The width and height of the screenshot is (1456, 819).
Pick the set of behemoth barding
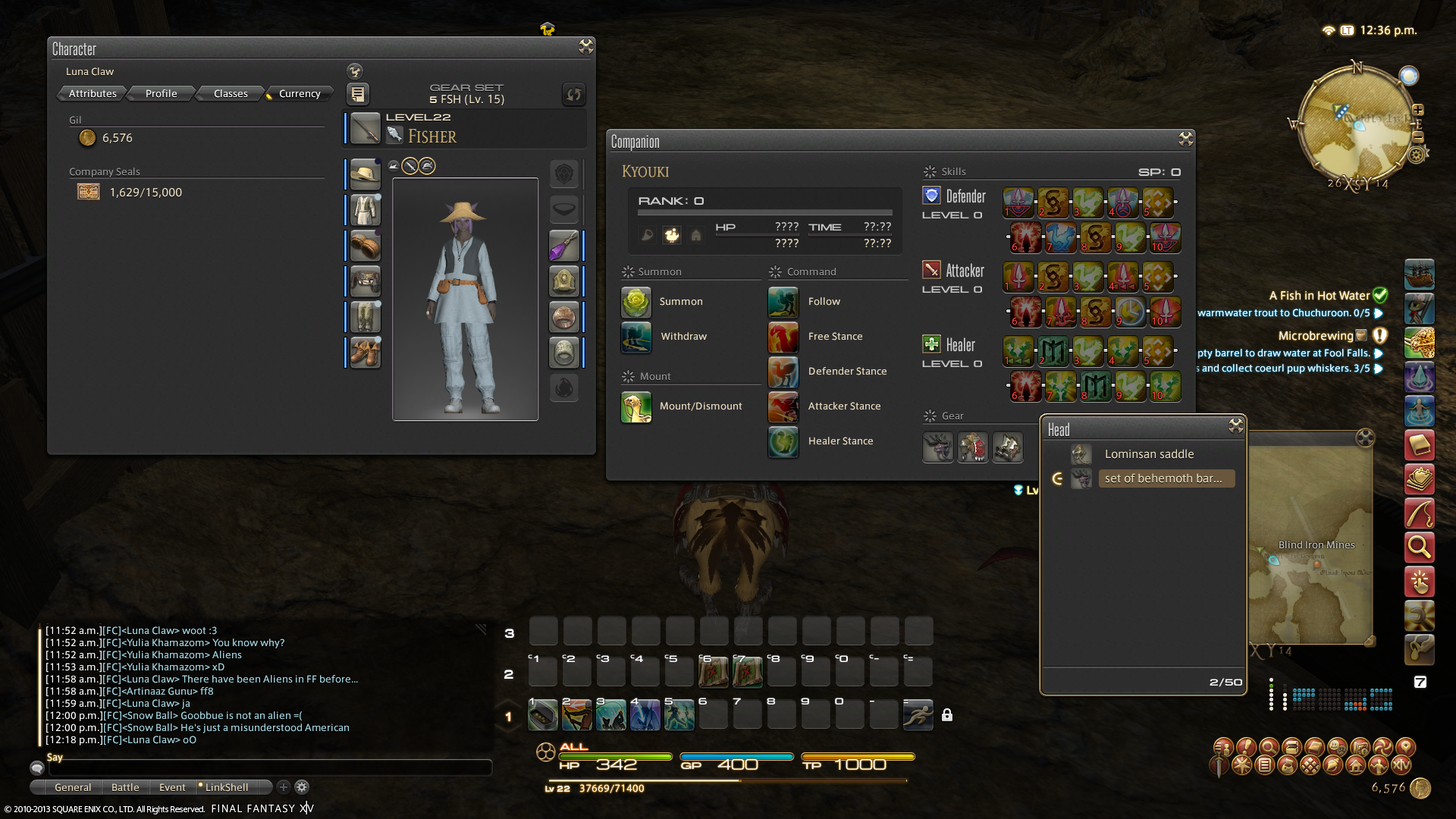click(1163, 479)
